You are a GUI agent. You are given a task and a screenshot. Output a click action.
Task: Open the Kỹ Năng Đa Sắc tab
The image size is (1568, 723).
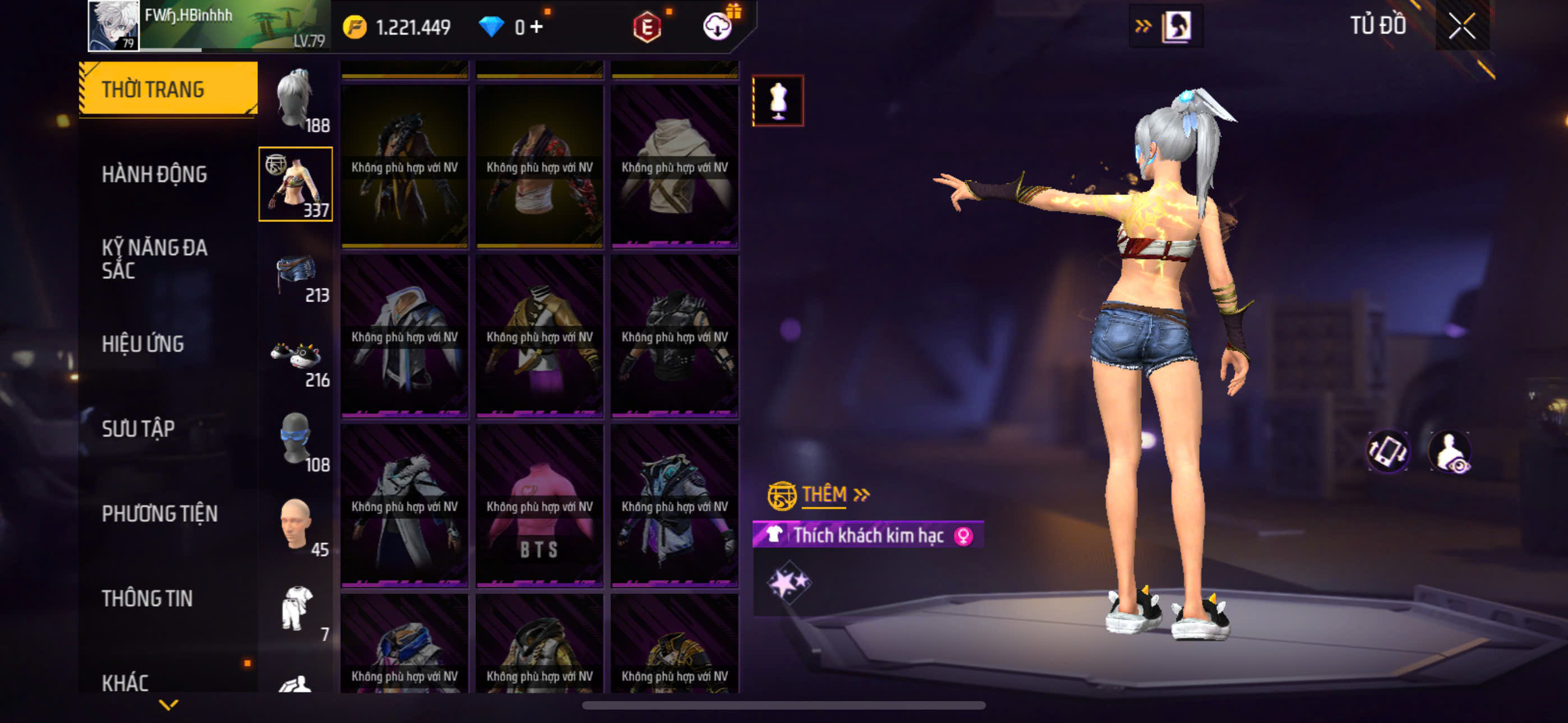click(154, 258)
